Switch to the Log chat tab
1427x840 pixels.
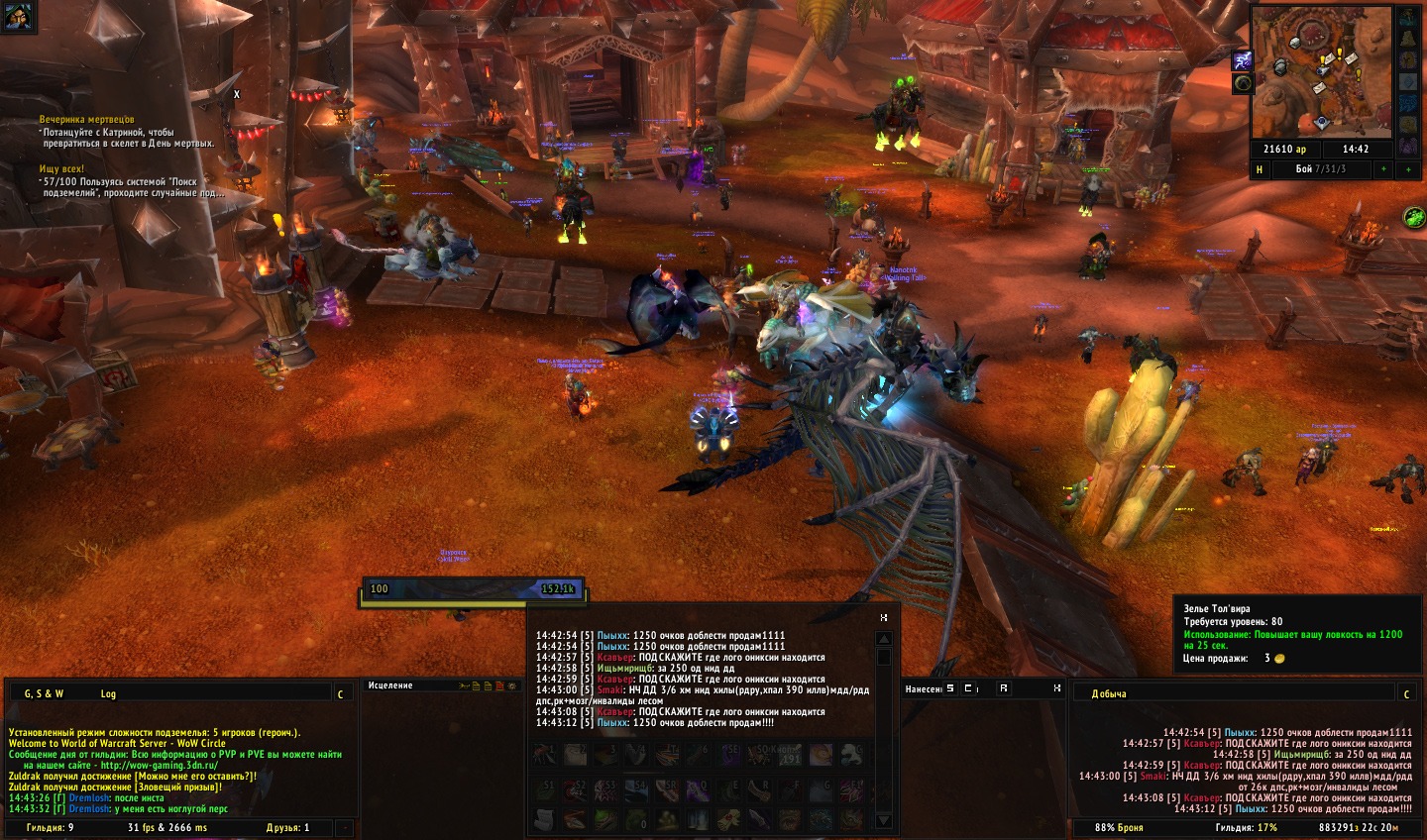click(x=108, y=693)
